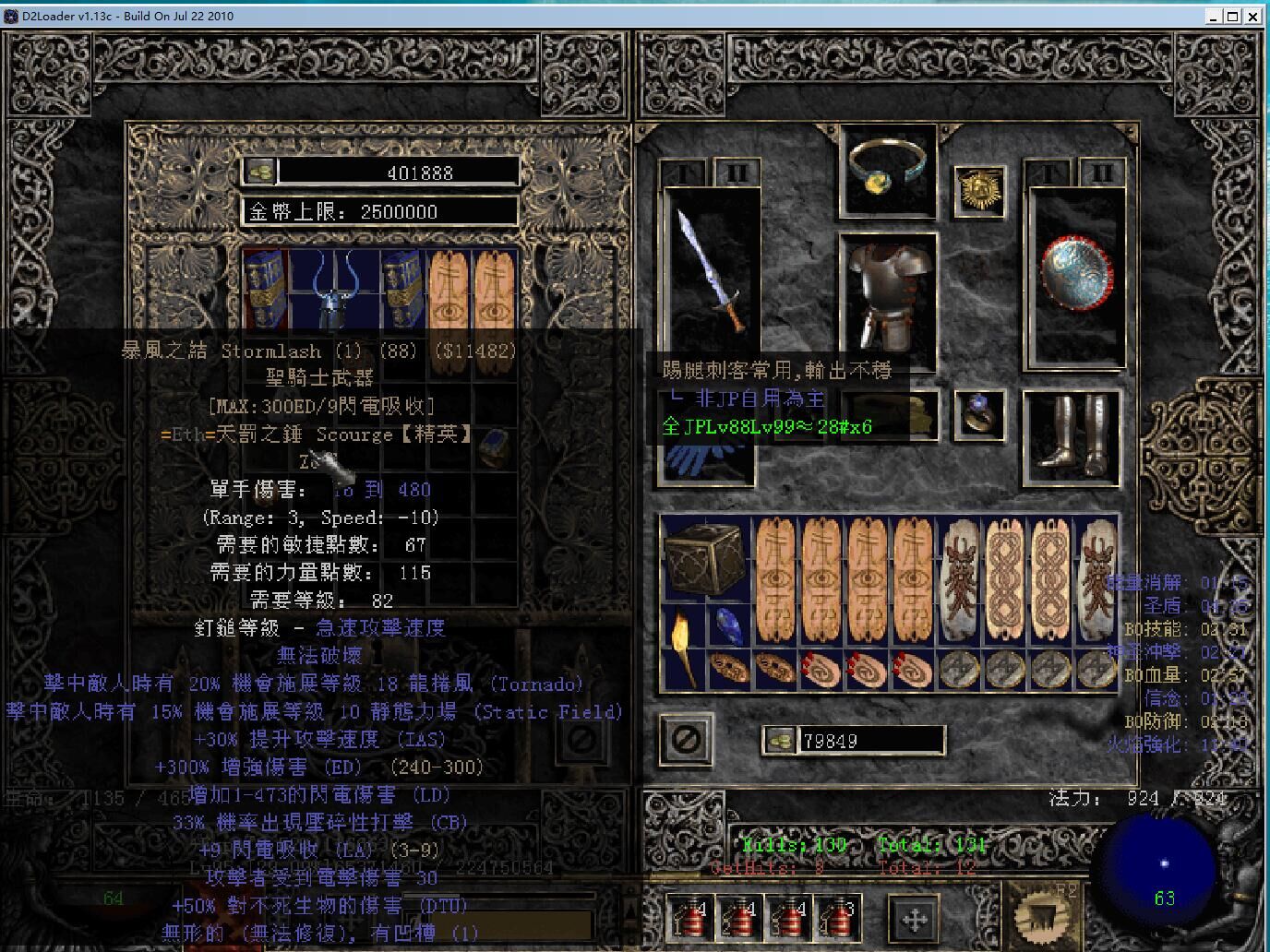The width and height of the screenshot is (1270, 952).
Task: Switch to weapon set II above the shield
Action: coord(1102,173)
